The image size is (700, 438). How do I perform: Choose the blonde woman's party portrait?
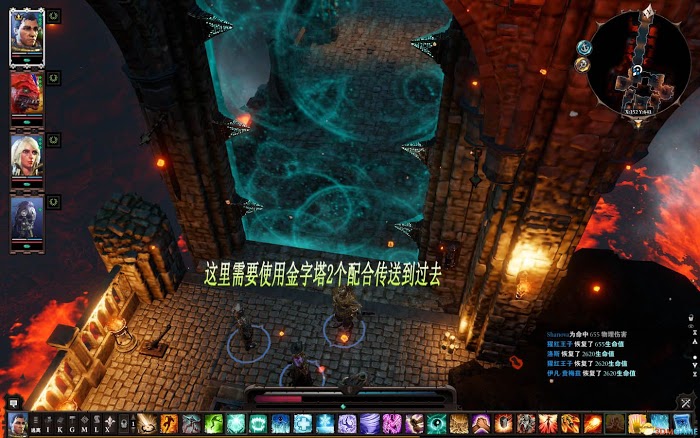point(27,155)
